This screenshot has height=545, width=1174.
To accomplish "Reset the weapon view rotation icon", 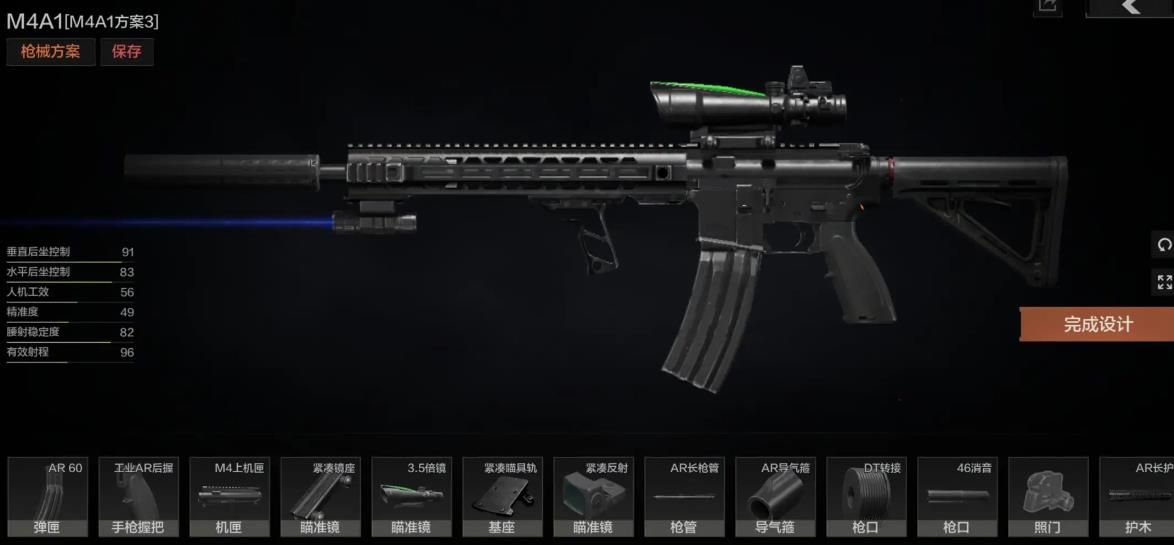I will 1164,245.
